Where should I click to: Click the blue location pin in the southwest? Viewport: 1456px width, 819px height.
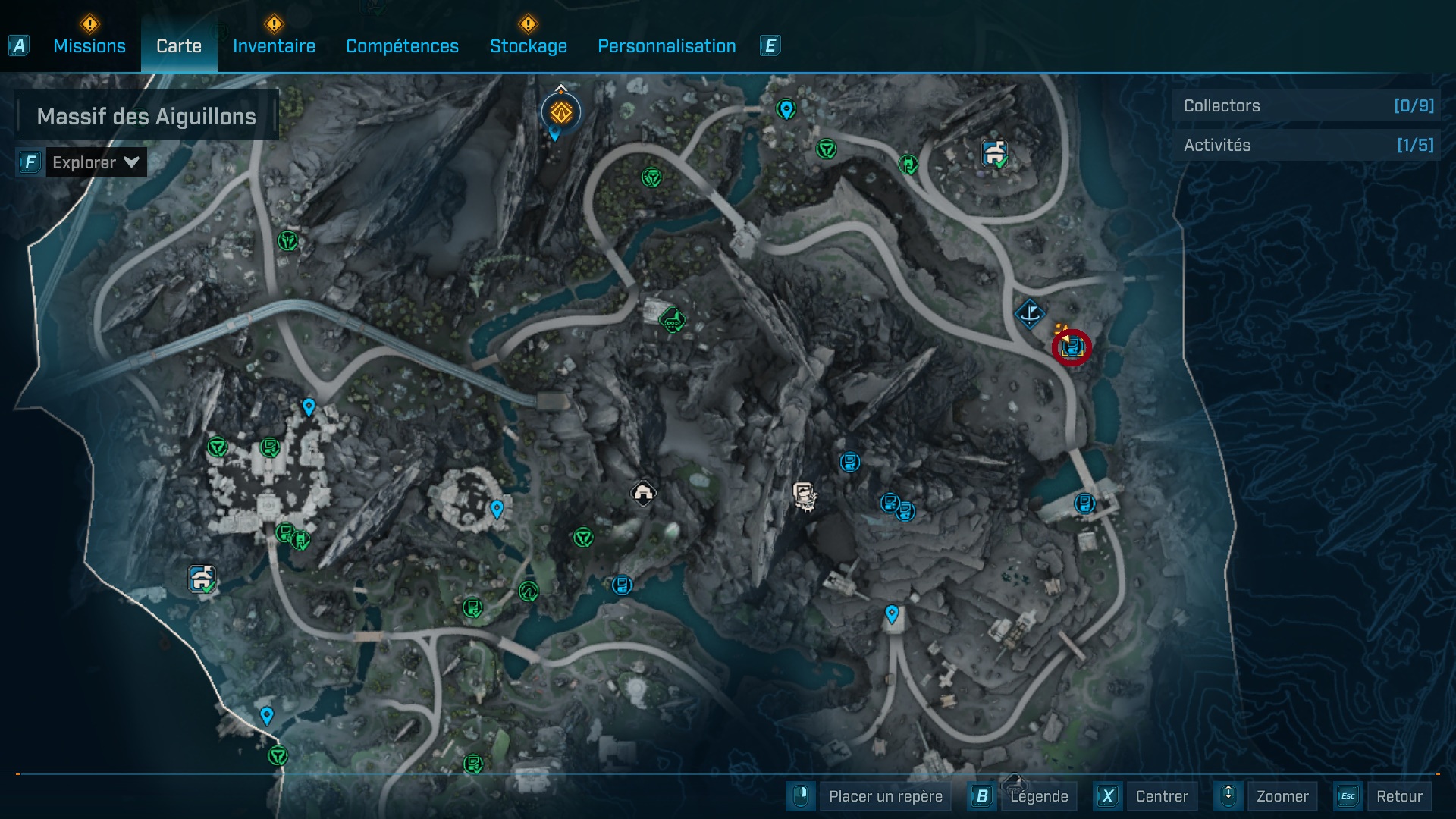pos(266,714)
